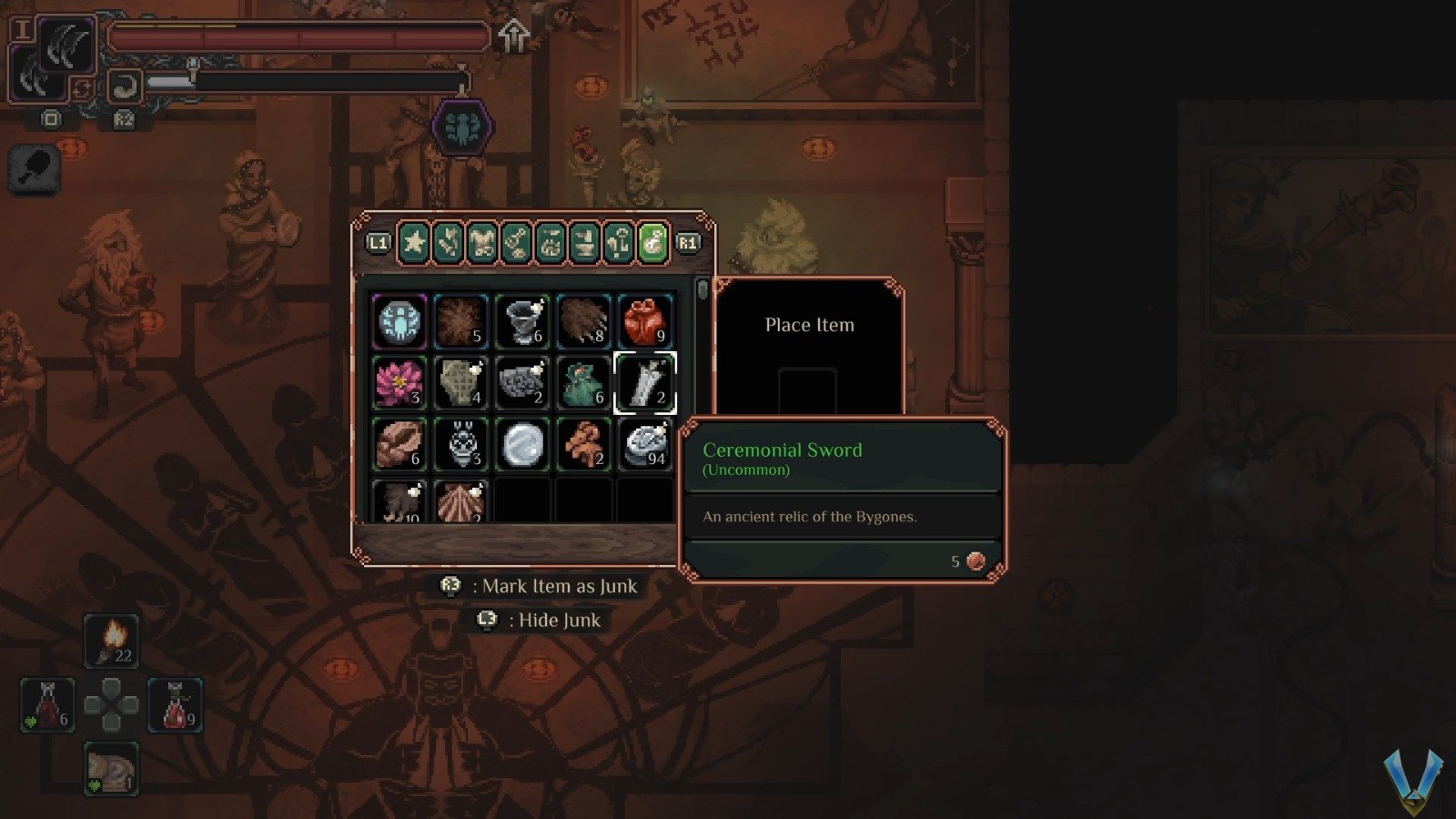Switch to the keys tab
Image resolution: width=1456 pixels, height=819 pixels.
(x=619, y=243)
